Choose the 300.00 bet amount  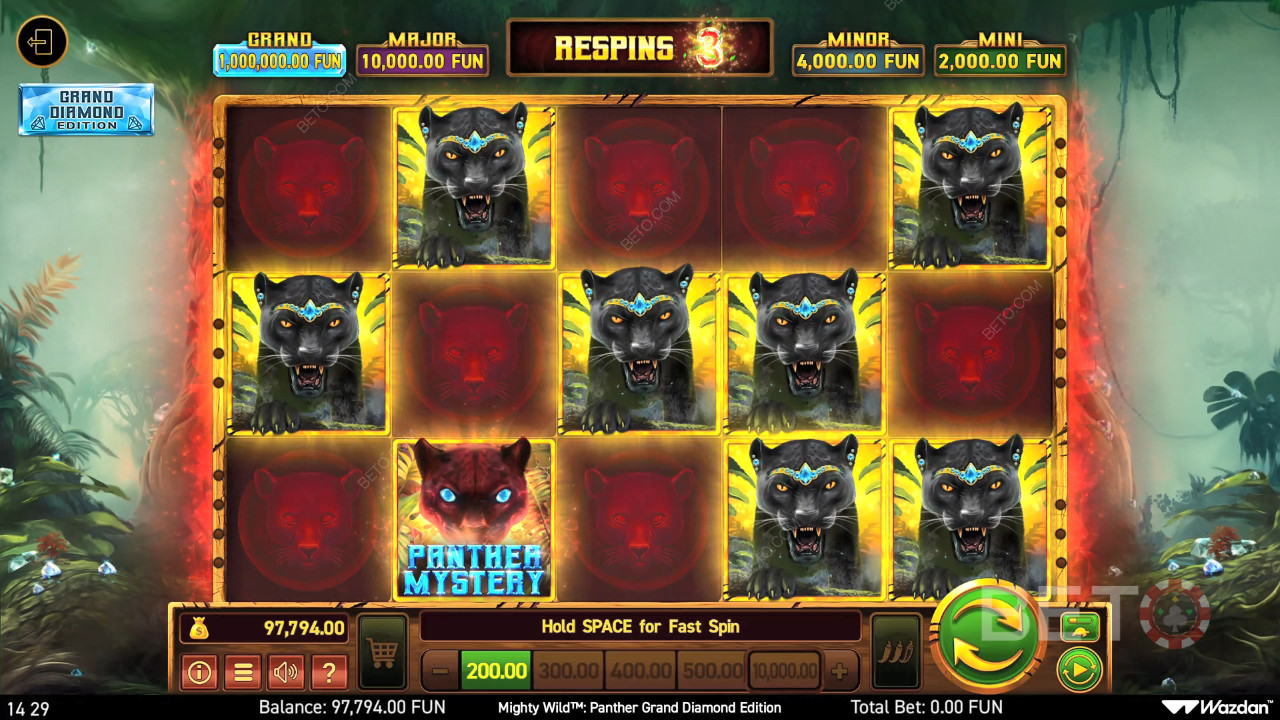coord(568,671)
